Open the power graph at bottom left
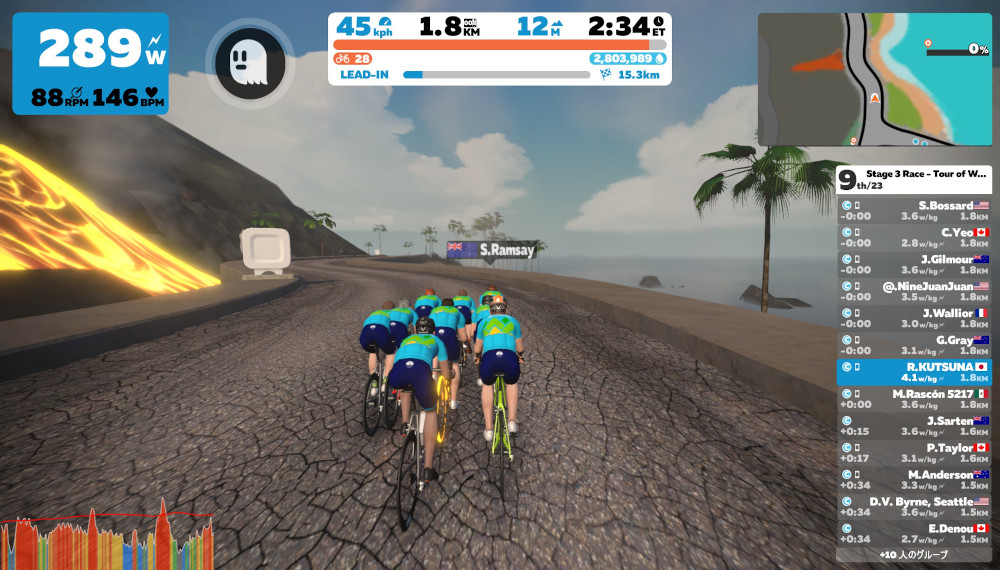 [x=108, y=539]
